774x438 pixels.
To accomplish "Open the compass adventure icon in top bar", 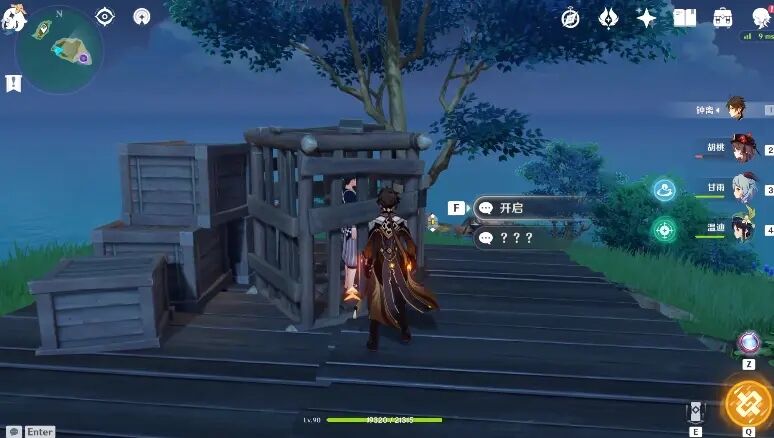I will click(571, 18).
